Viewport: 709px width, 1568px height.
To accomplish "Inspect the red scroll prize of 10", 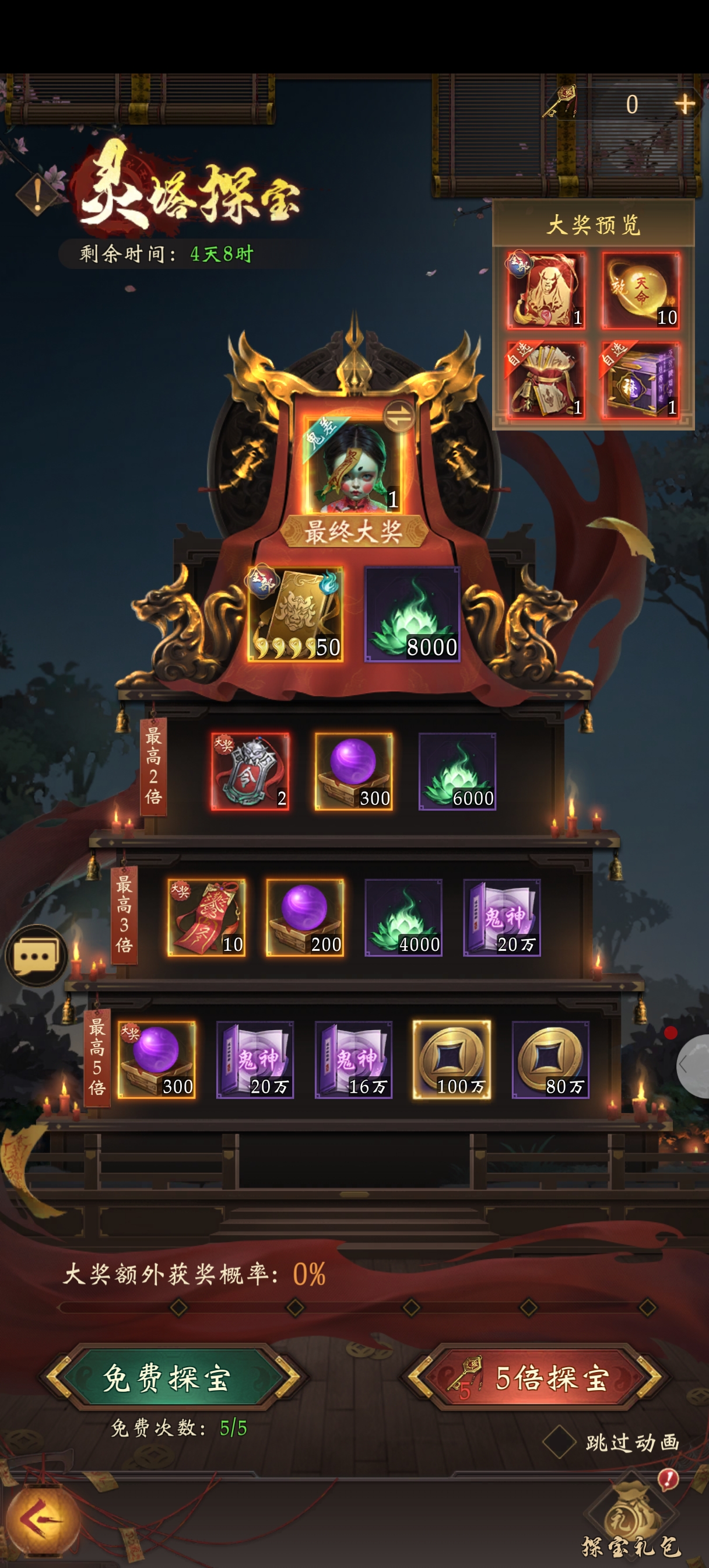I will coord(206,918).
